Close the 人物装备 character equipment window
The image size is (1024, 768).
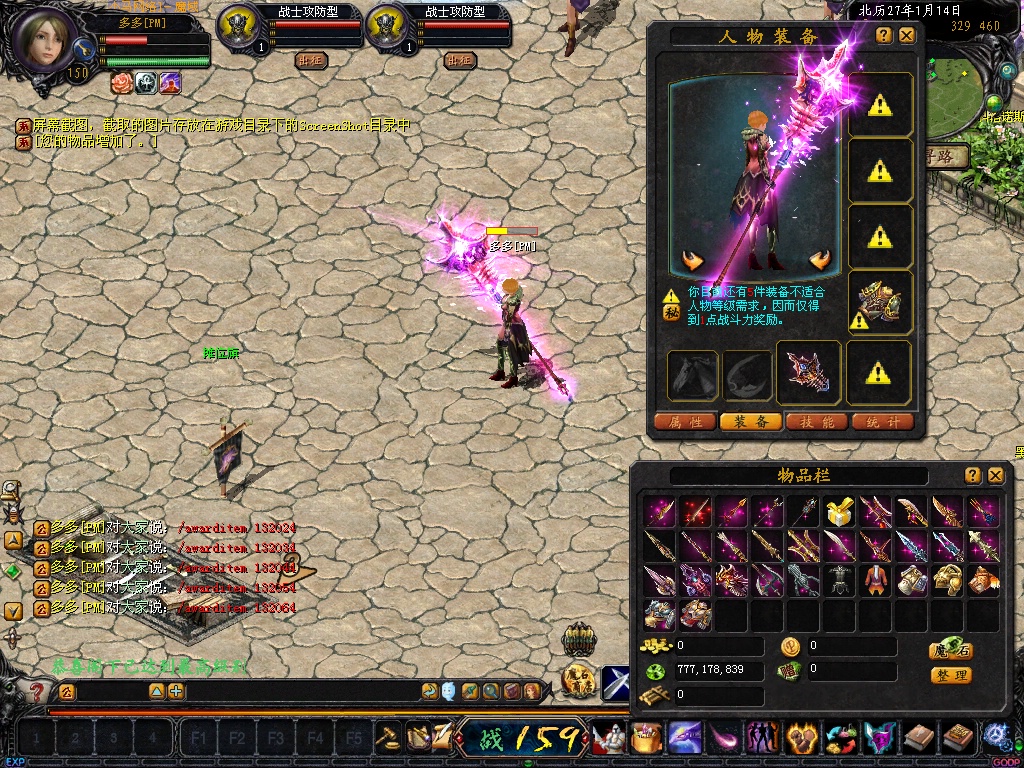point(907,35)
